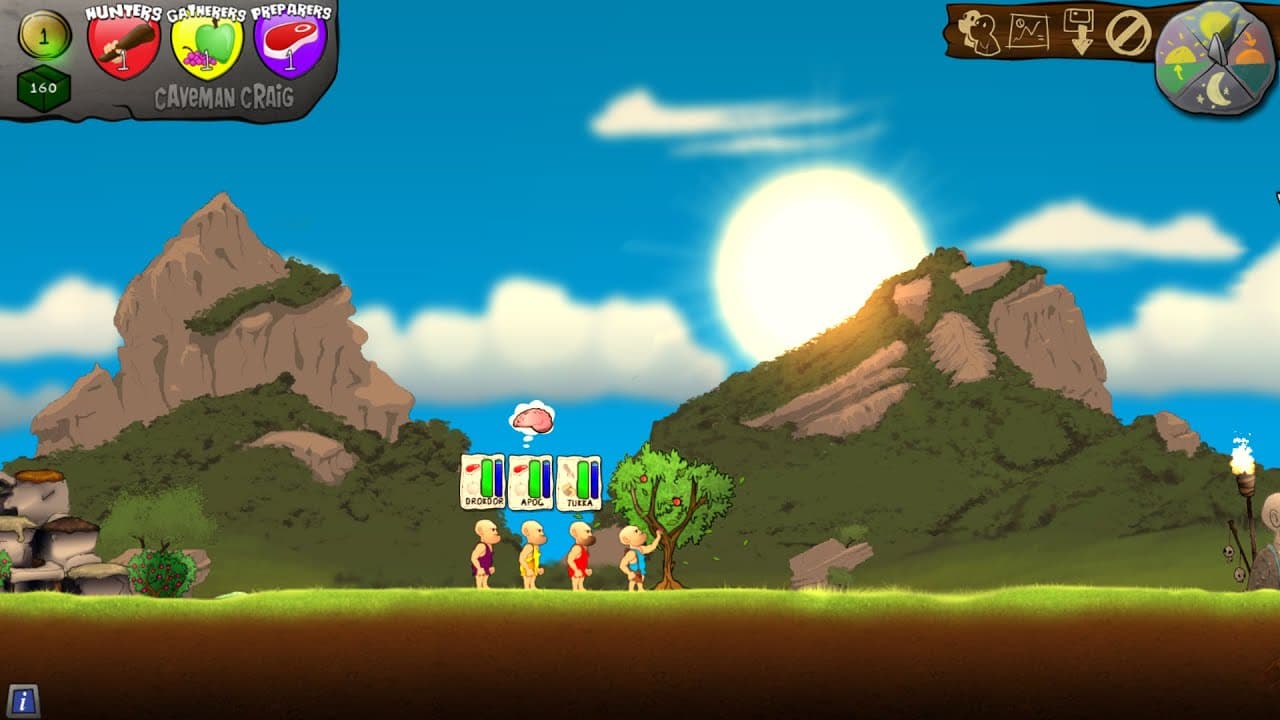Image resolution: width=1280 pixels, height=720 pixels.
Task: Open the info button at bottom left
Action: point(26,699)
